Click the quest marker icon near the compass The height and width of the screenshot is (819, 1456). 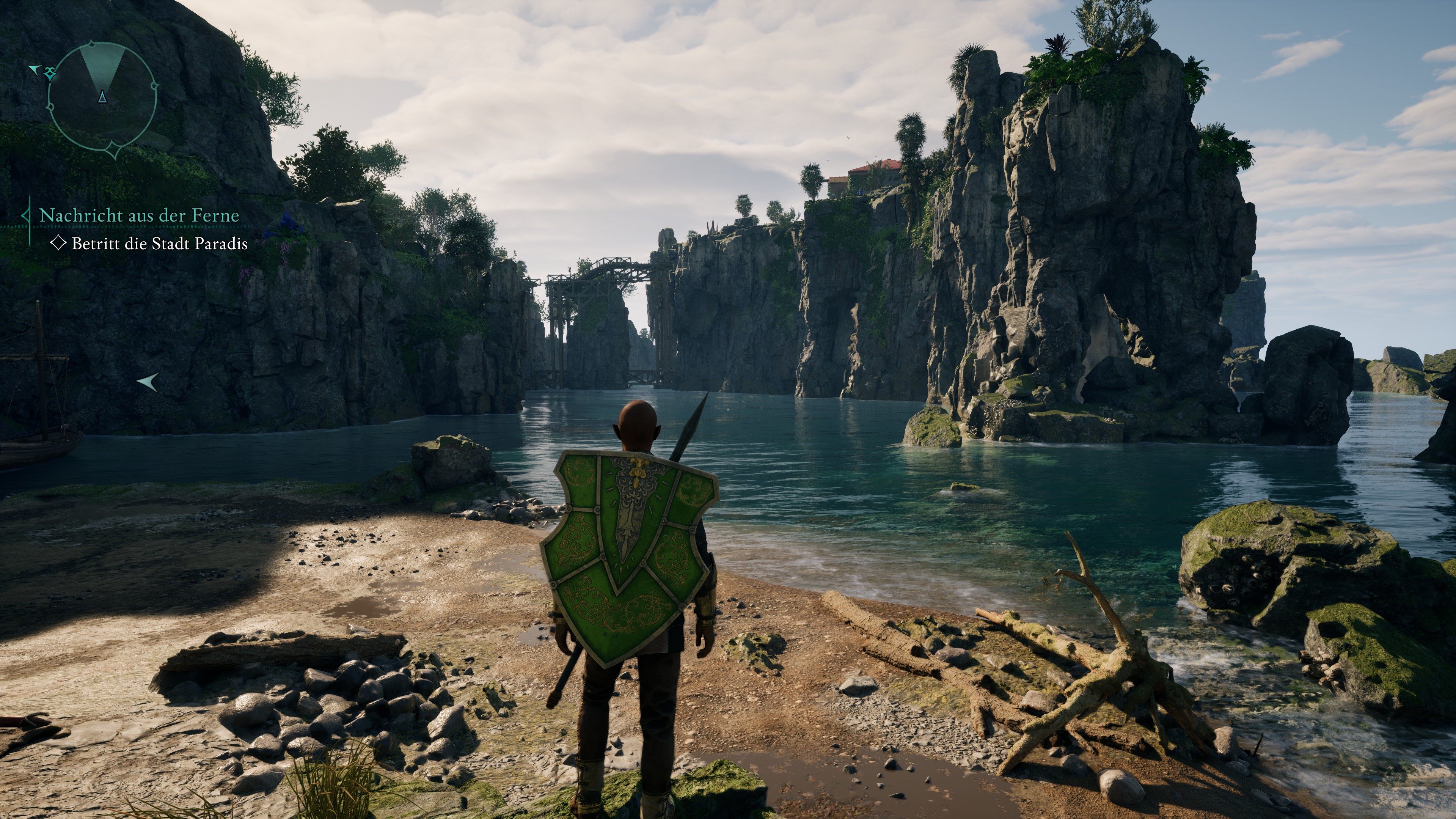click(x=50, y=74)
